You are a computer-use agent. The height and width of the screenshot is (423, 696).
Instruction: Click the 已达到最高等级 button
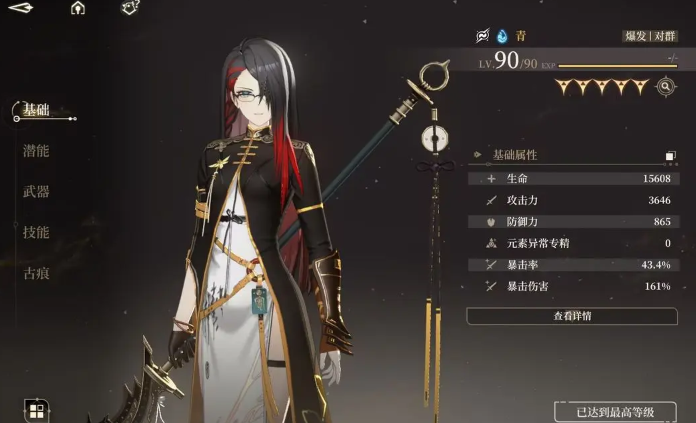pos(616,412)
